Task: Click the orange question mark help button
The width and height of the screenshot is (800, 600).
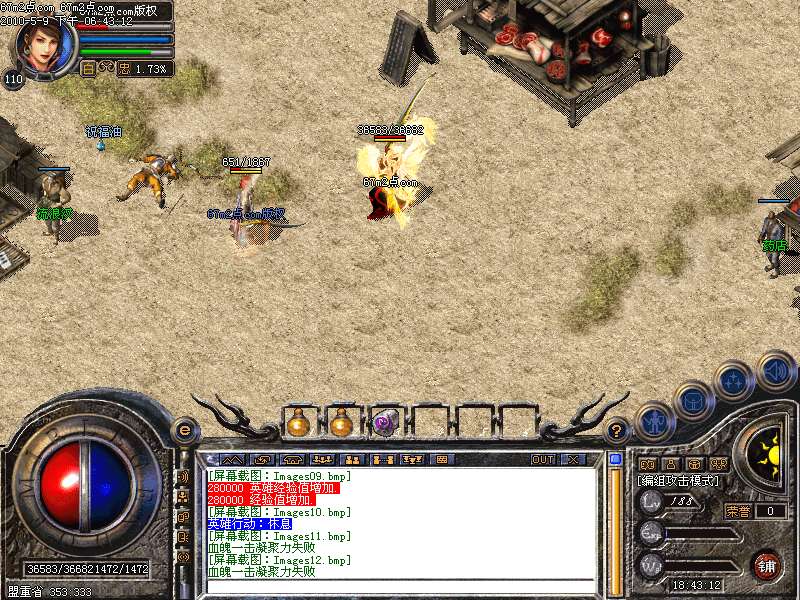Action: point(618,431)
